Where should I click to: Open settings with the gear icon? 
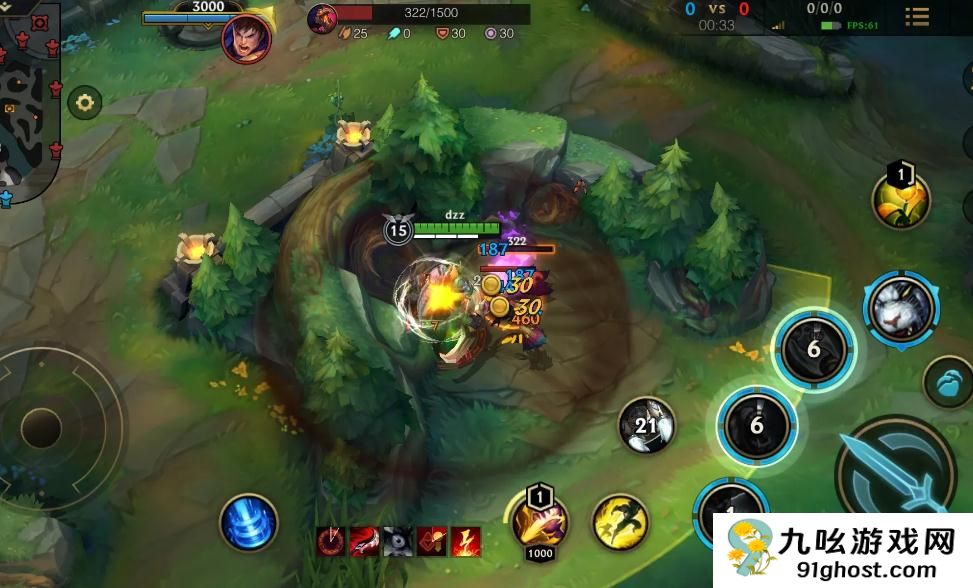point(84,102)
